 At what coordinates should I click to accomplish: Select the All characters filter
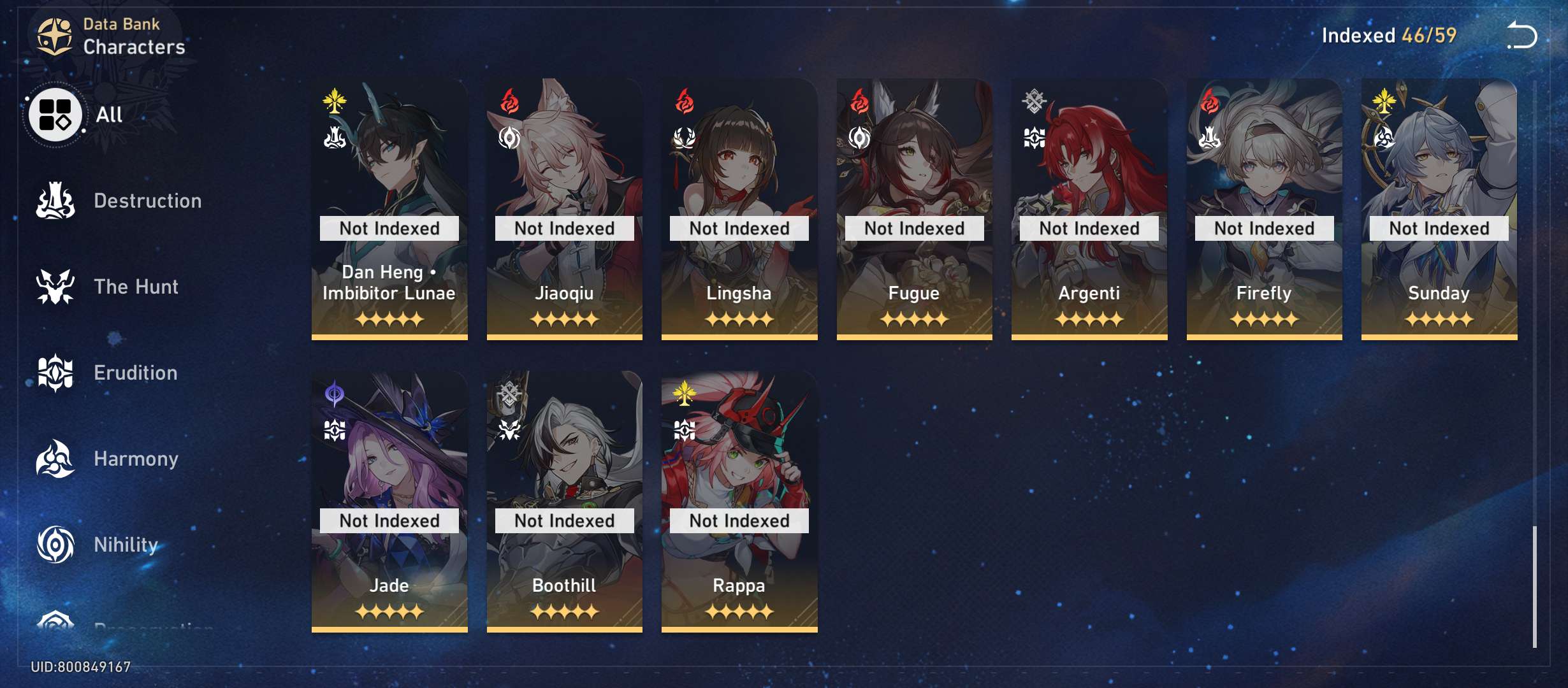(x=57, y=115)
